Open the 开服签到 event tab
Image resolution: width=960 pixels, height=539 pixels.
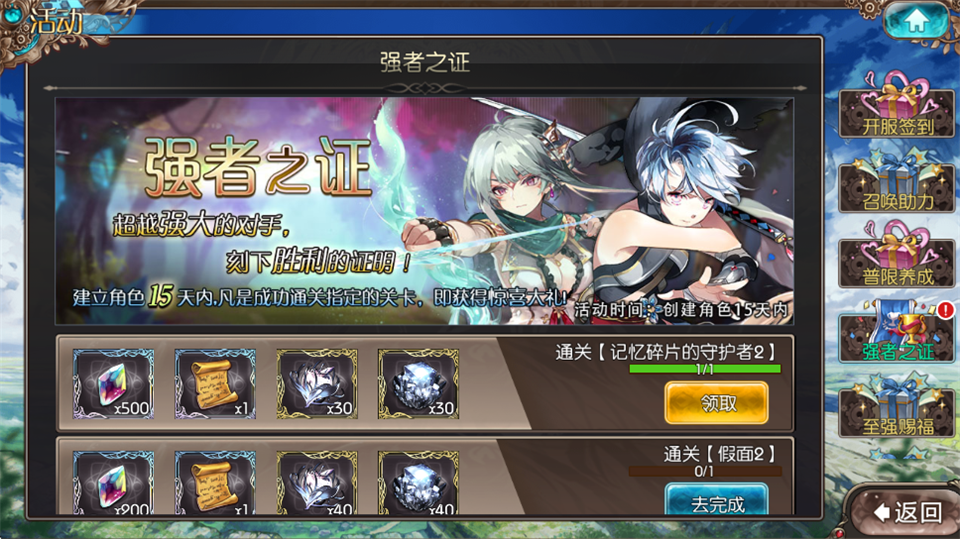897,111
